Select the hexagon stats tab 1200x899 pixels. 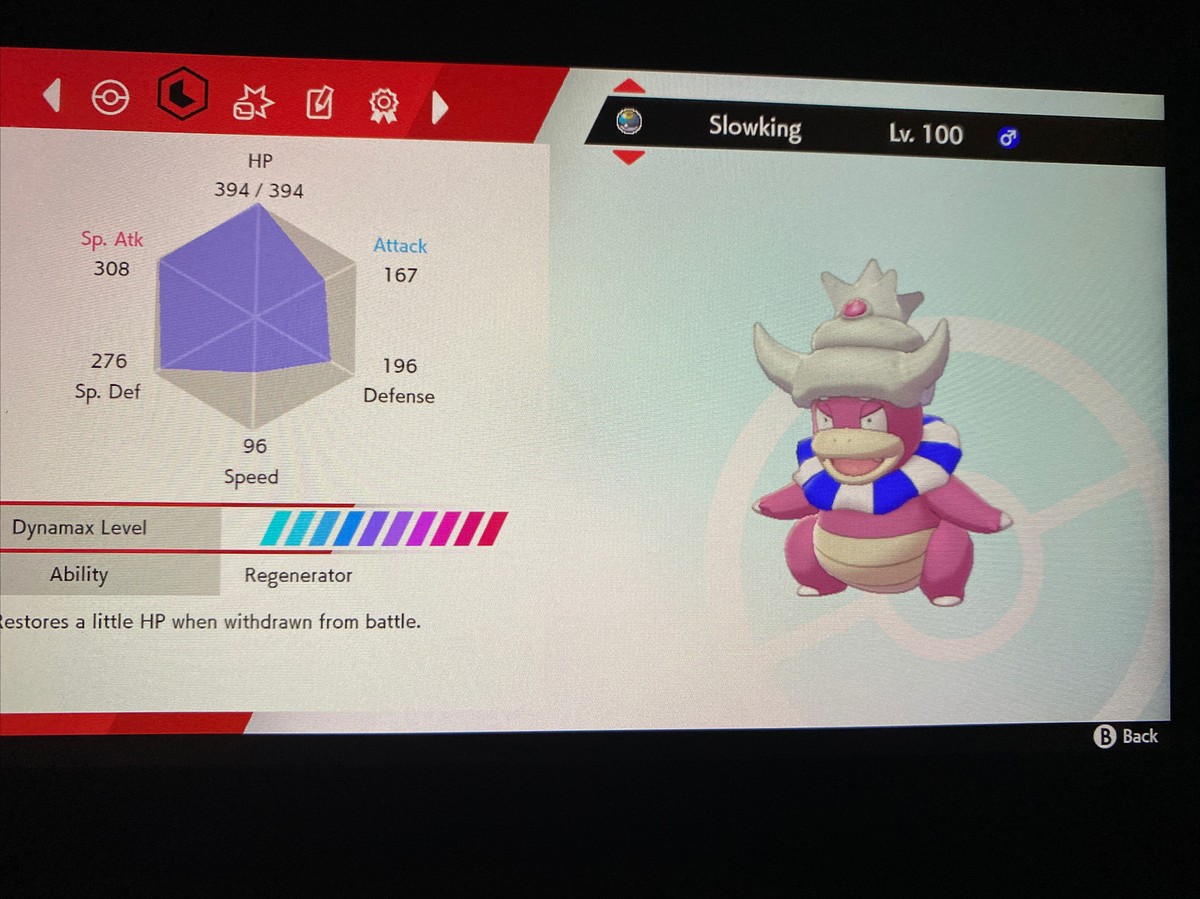tap(182, 96)
